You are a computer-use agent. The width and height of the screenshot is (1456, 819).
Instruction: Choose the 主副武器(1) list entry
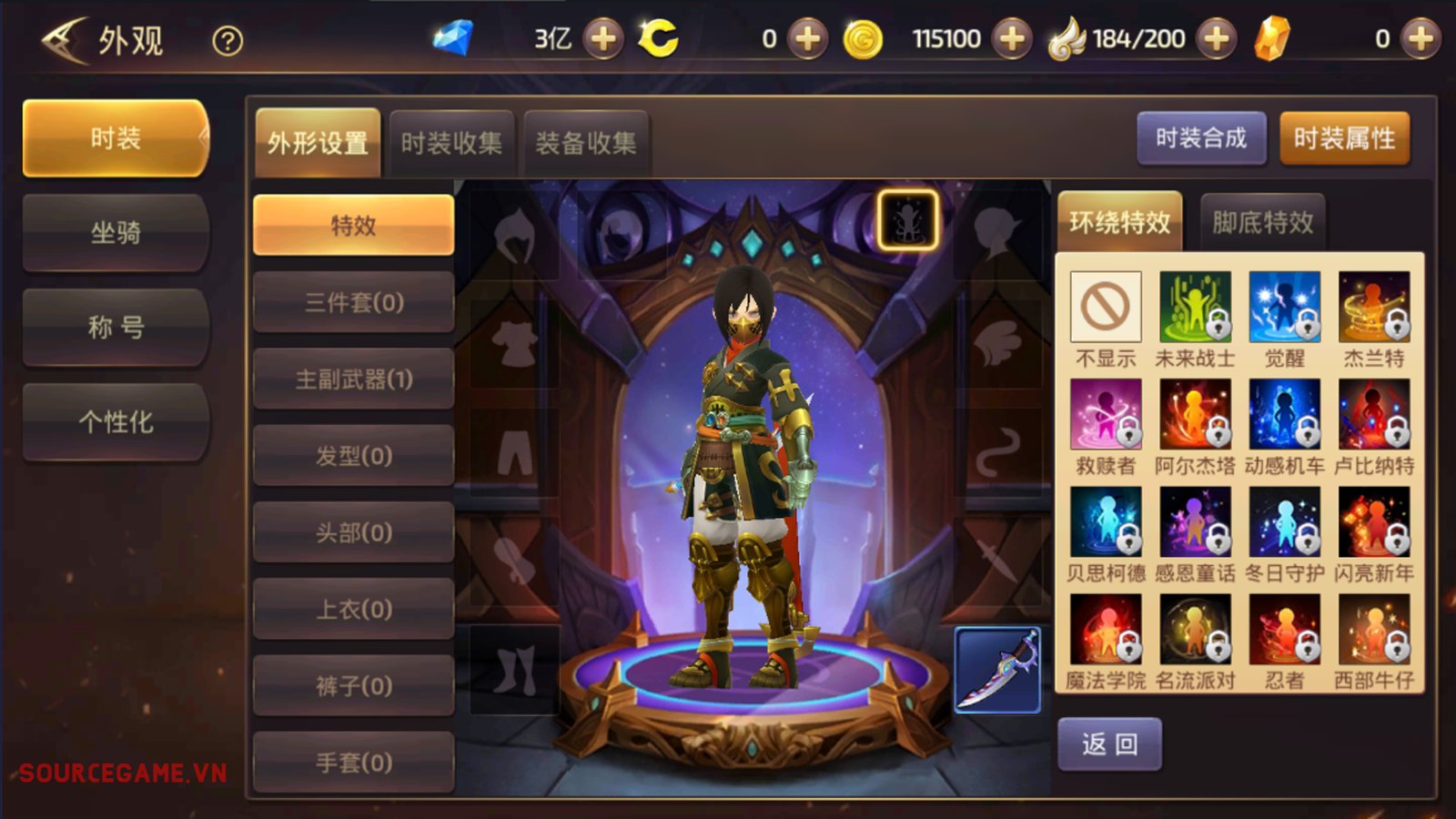[353, 379]
